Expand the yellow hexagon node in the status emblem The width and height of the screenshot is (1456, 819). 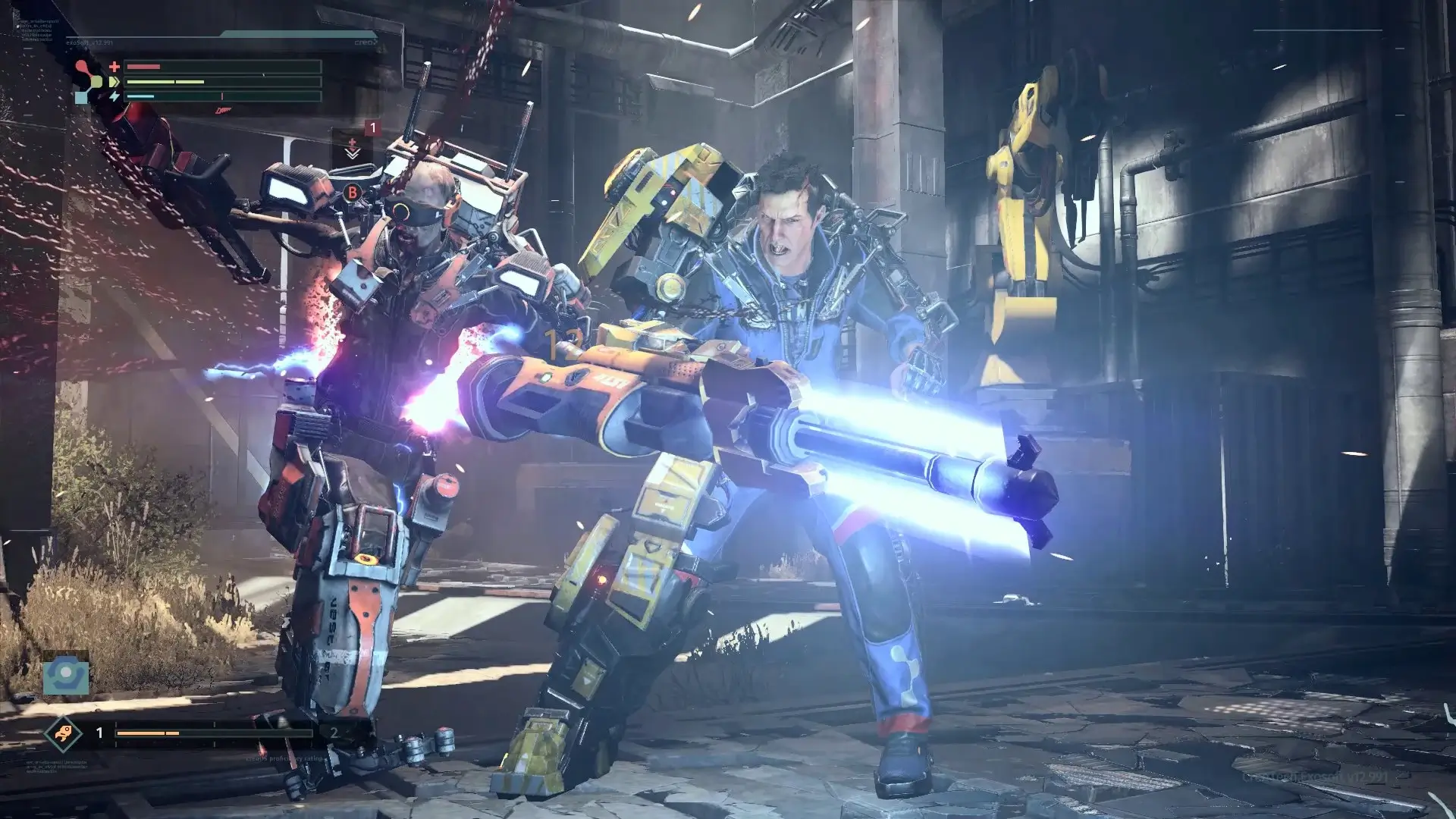pyautogui.click(x=97, y=83)
